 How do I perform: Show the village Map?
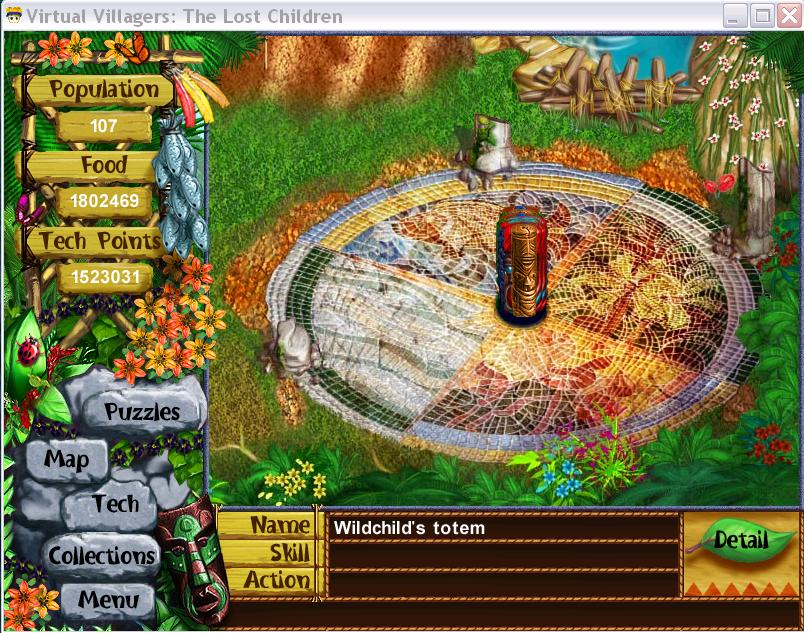pos(67,460)
